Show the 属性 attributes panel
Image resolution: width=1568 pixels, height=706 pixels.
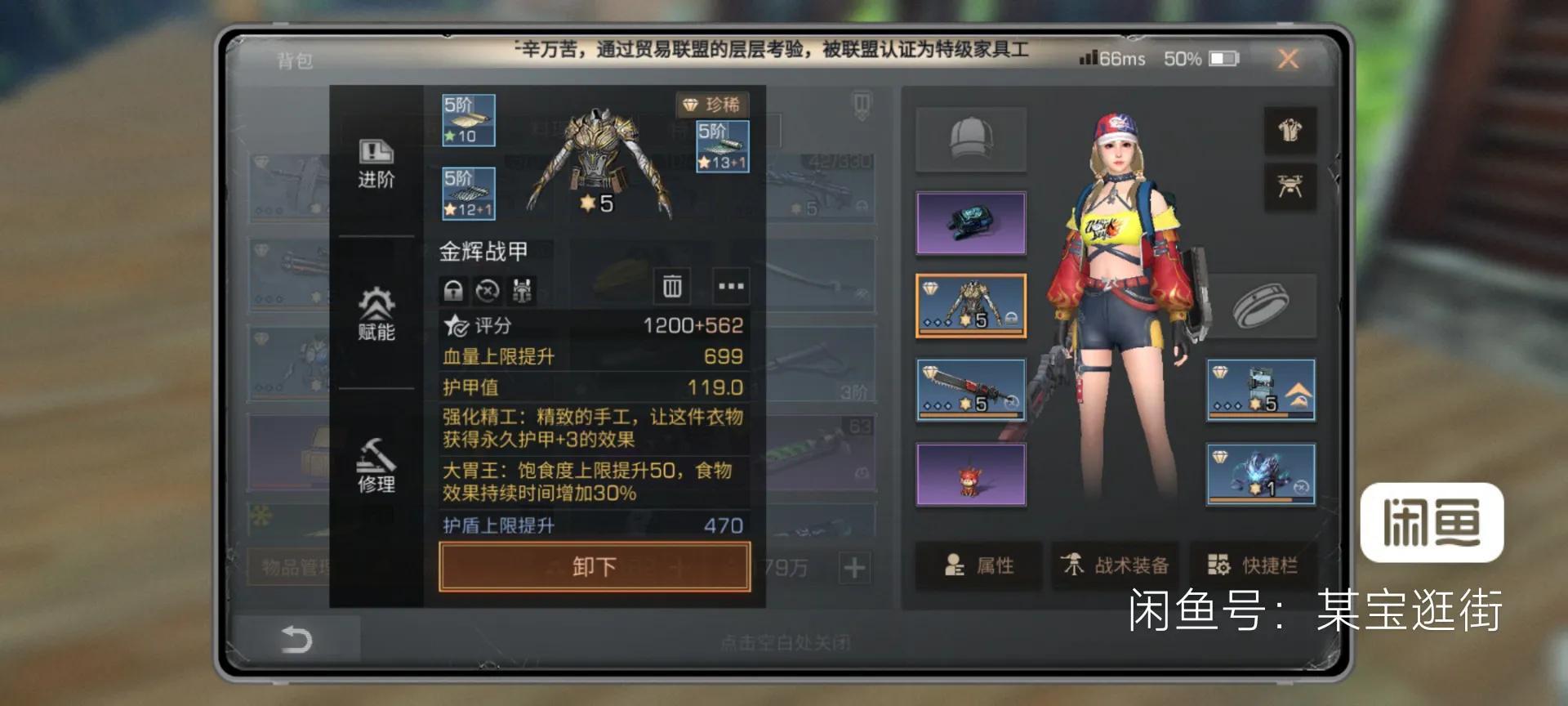point(978,565)
